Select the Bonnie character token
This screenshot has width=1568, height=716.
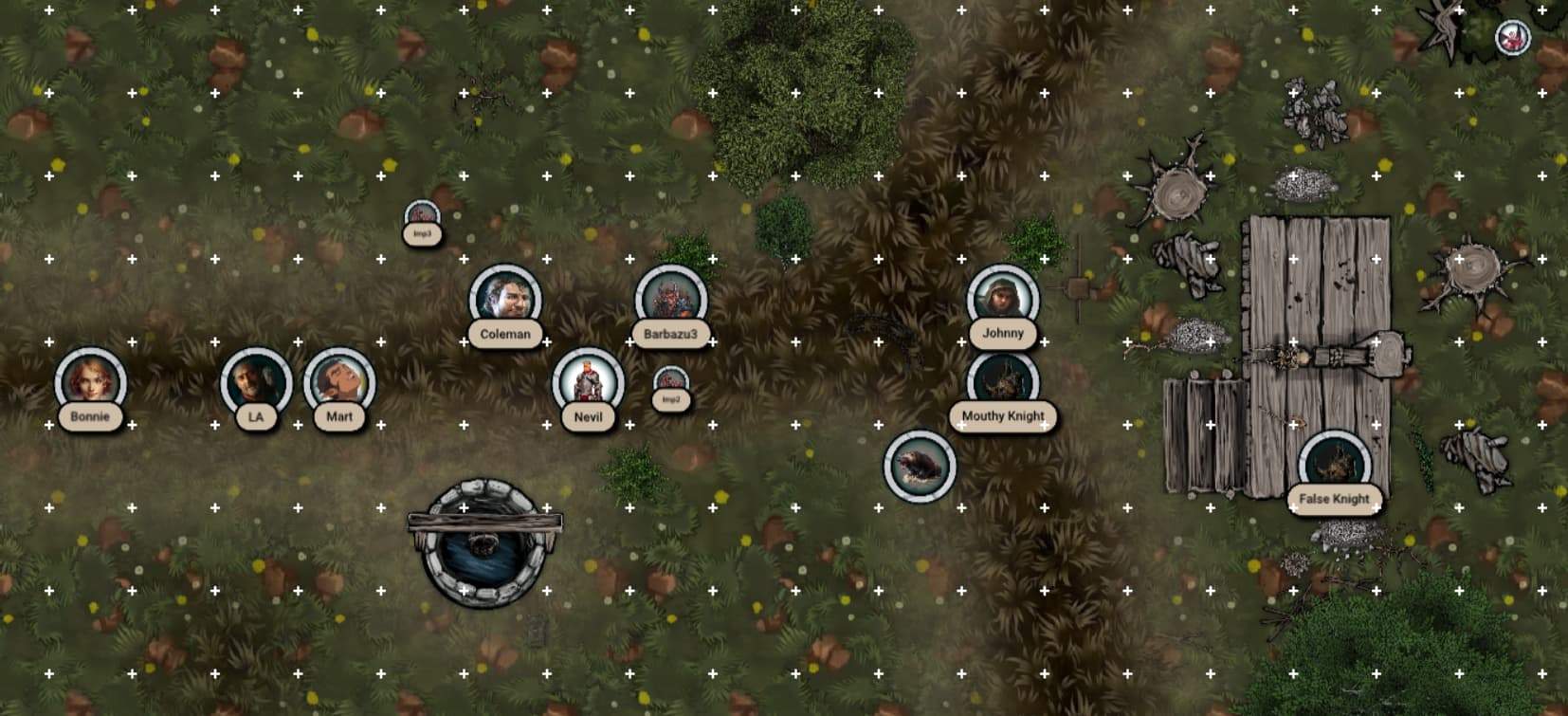[x=90, y=382]
